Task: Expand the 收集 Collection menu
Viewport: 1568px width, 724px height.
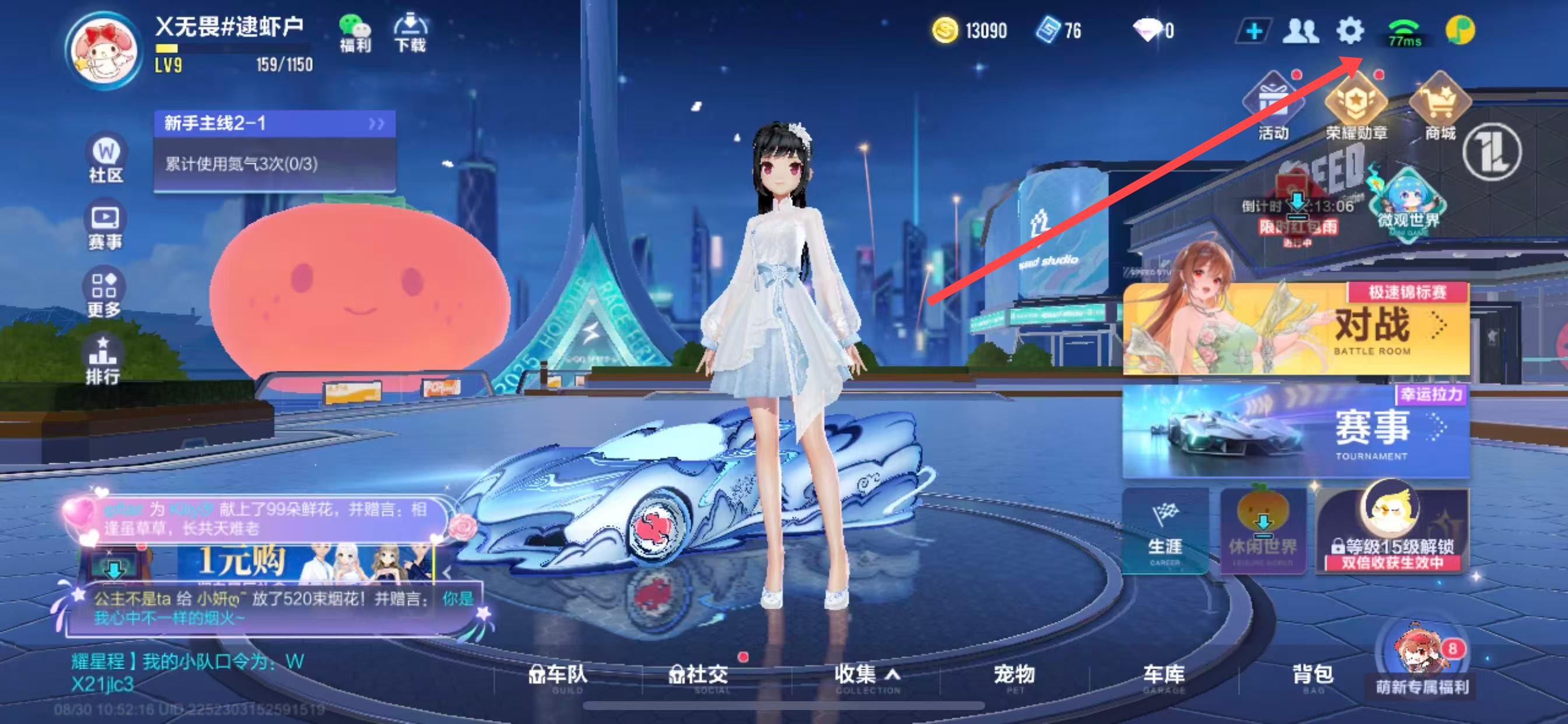Action: (867, 677)
